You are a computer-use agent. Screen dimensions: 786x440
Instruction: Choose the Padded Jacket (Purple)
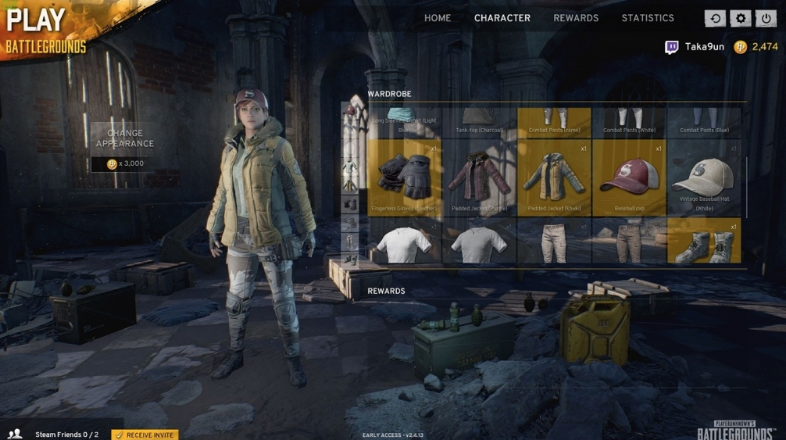coord(480,177)
